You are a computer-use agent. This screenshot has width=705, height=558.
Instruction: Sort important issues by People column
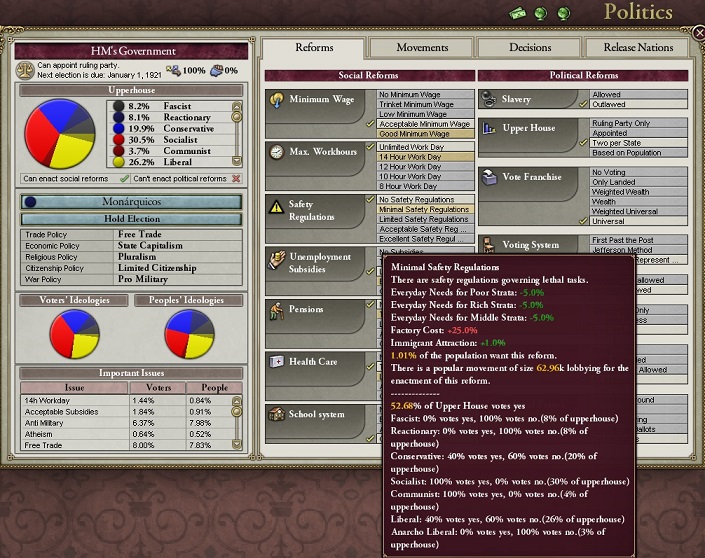pos(215,387)
